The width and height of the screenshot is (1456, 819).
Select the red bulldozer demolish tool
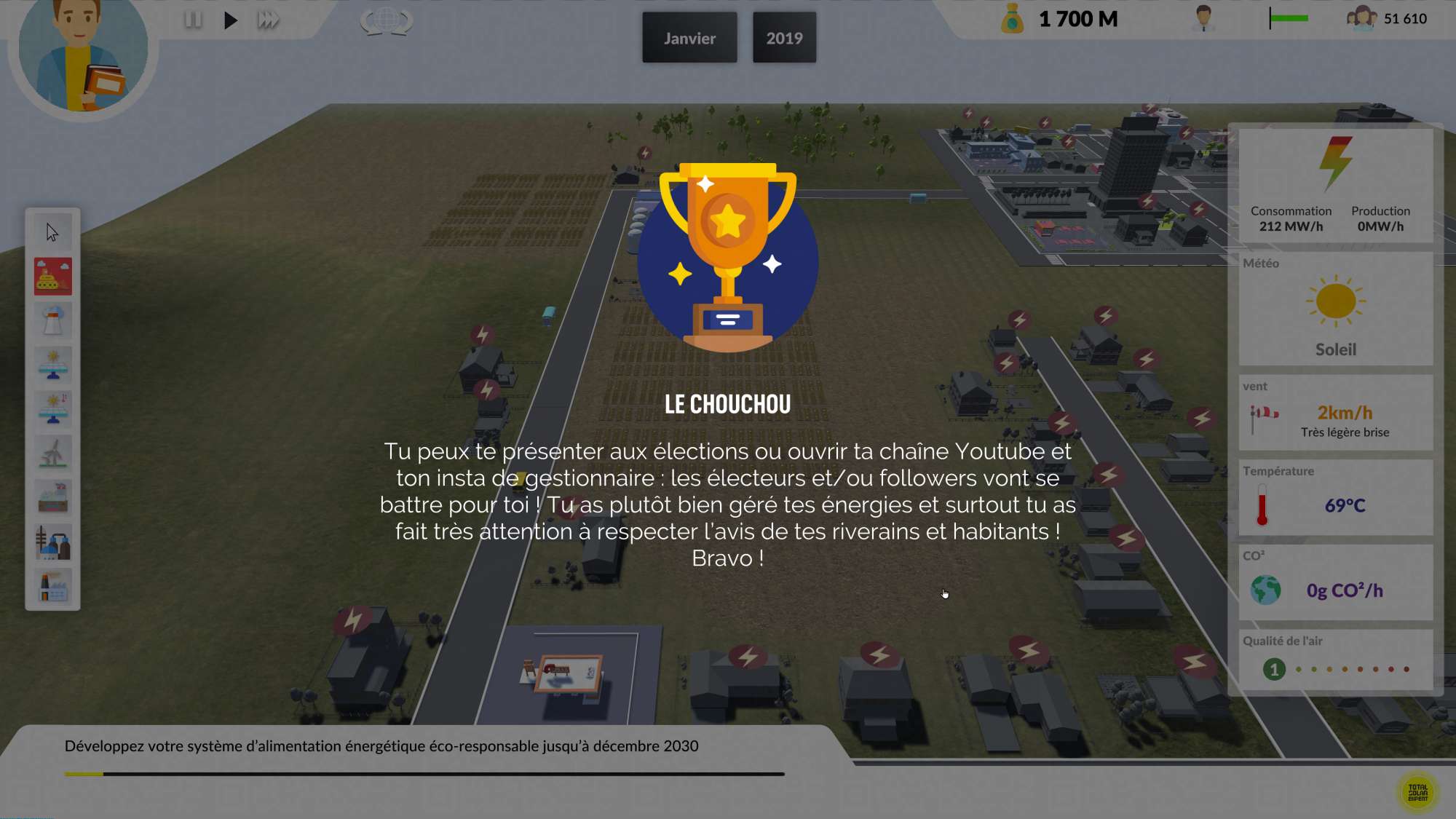click(52, 277)
